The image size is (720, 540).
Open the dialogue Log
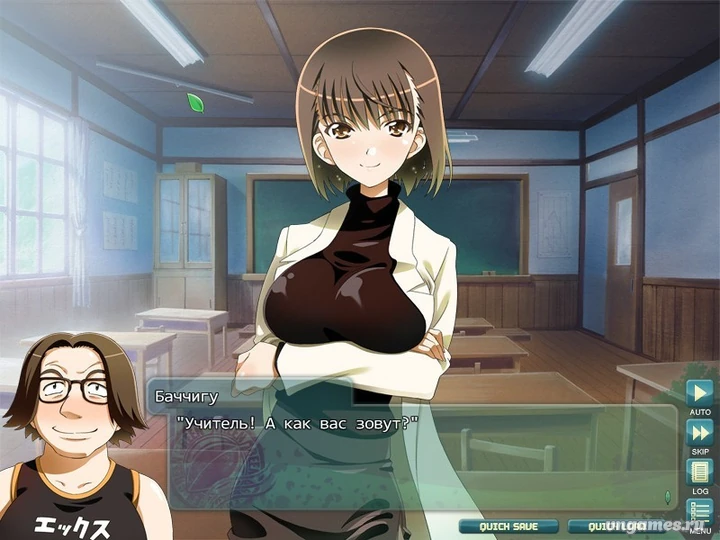[699, 471]
